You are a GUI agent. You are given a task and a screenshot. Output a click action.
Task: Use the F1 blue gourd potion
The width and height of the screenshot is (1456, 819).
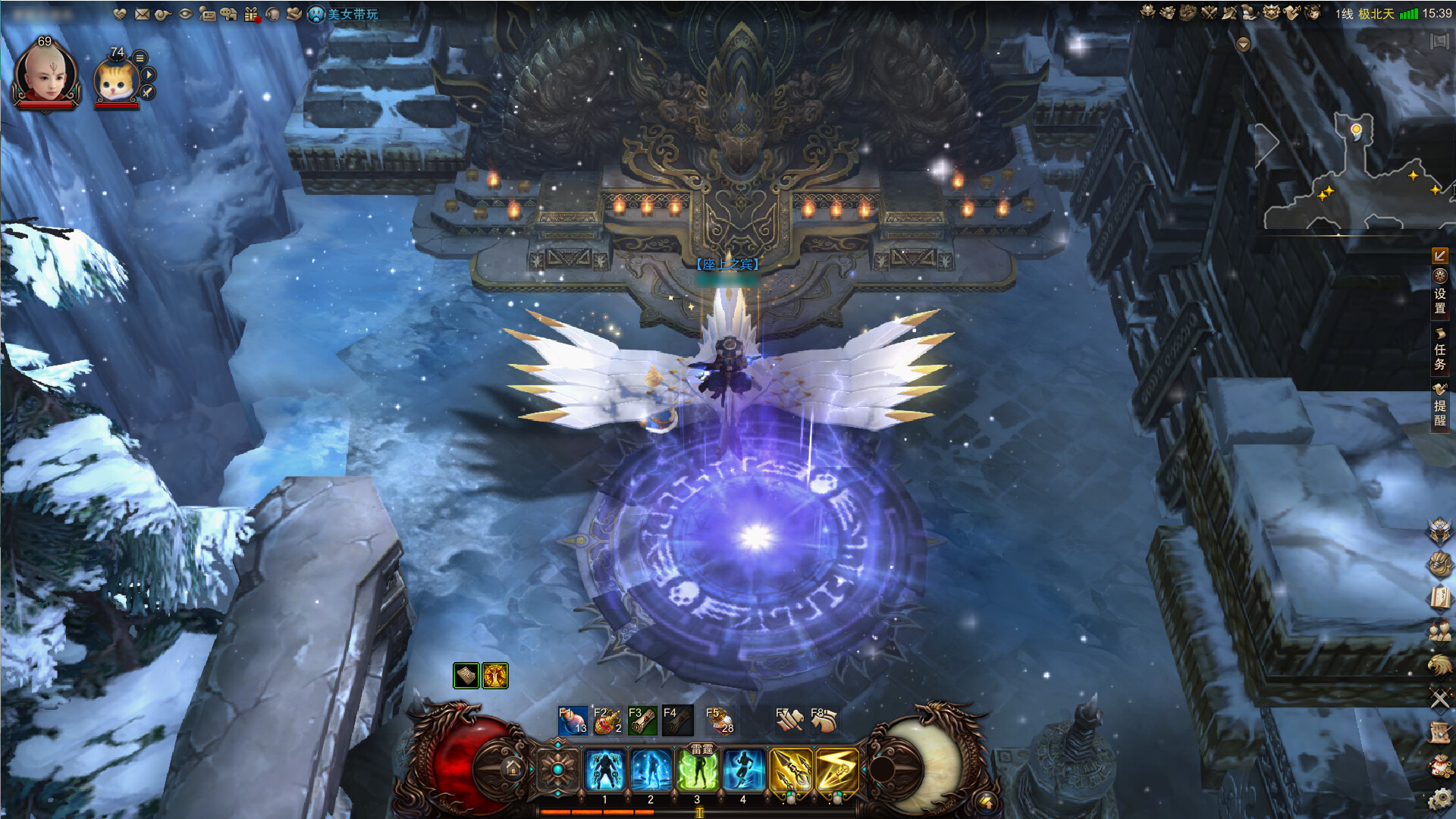pyautogui.click(x=573, y=720)
